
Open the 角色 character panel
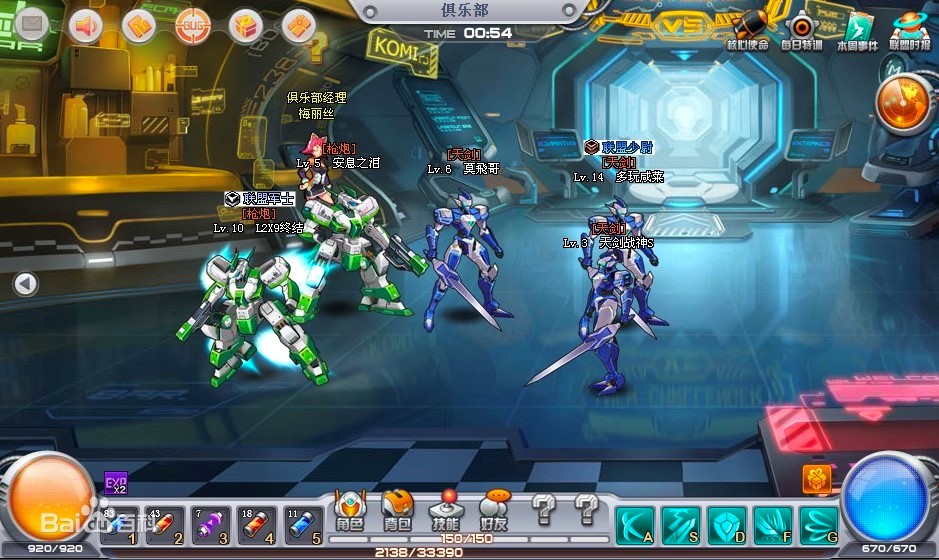click(x=349, y=511)
